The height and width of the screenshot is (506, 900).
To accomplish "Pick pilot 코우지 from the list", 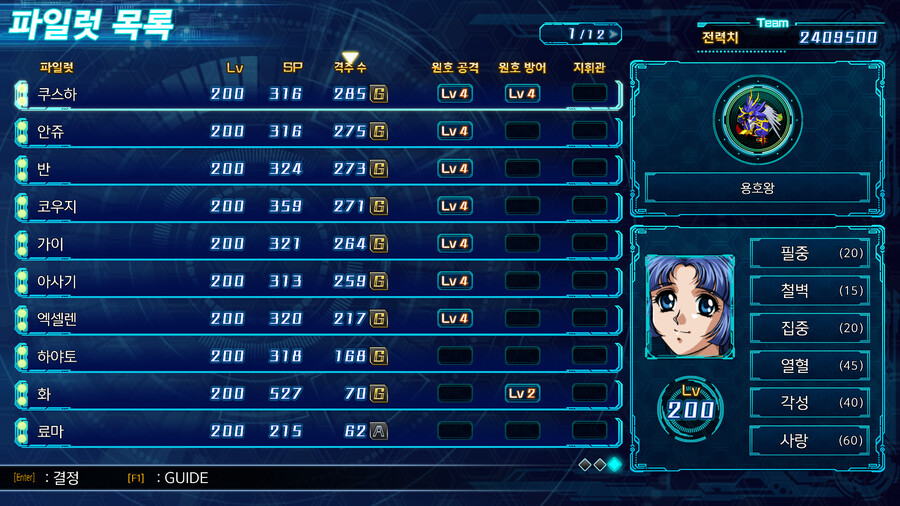I will point(57,207).
